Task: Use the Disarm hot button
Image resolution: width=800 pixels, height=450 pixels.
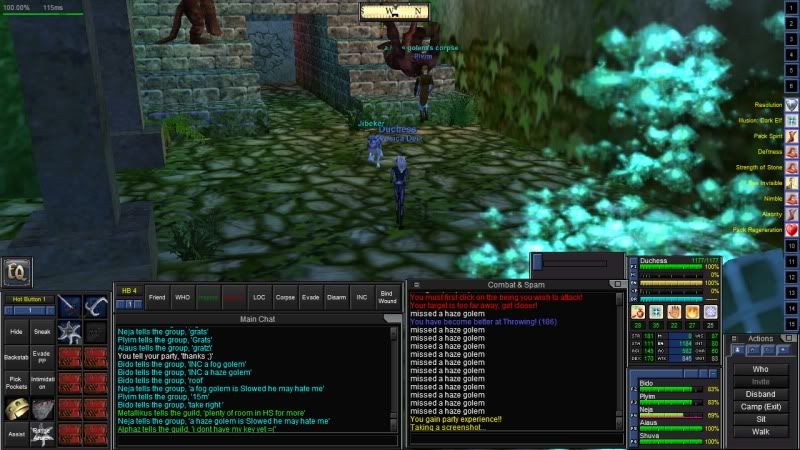Action: [336, 297]
